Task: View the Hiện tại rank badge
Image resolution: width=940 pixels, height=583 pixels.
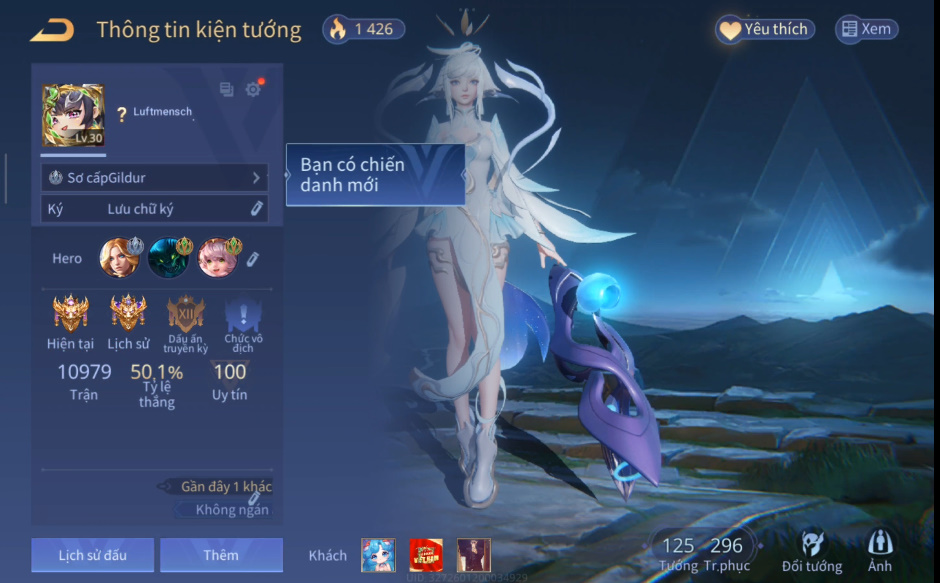Action: [70, 313]
